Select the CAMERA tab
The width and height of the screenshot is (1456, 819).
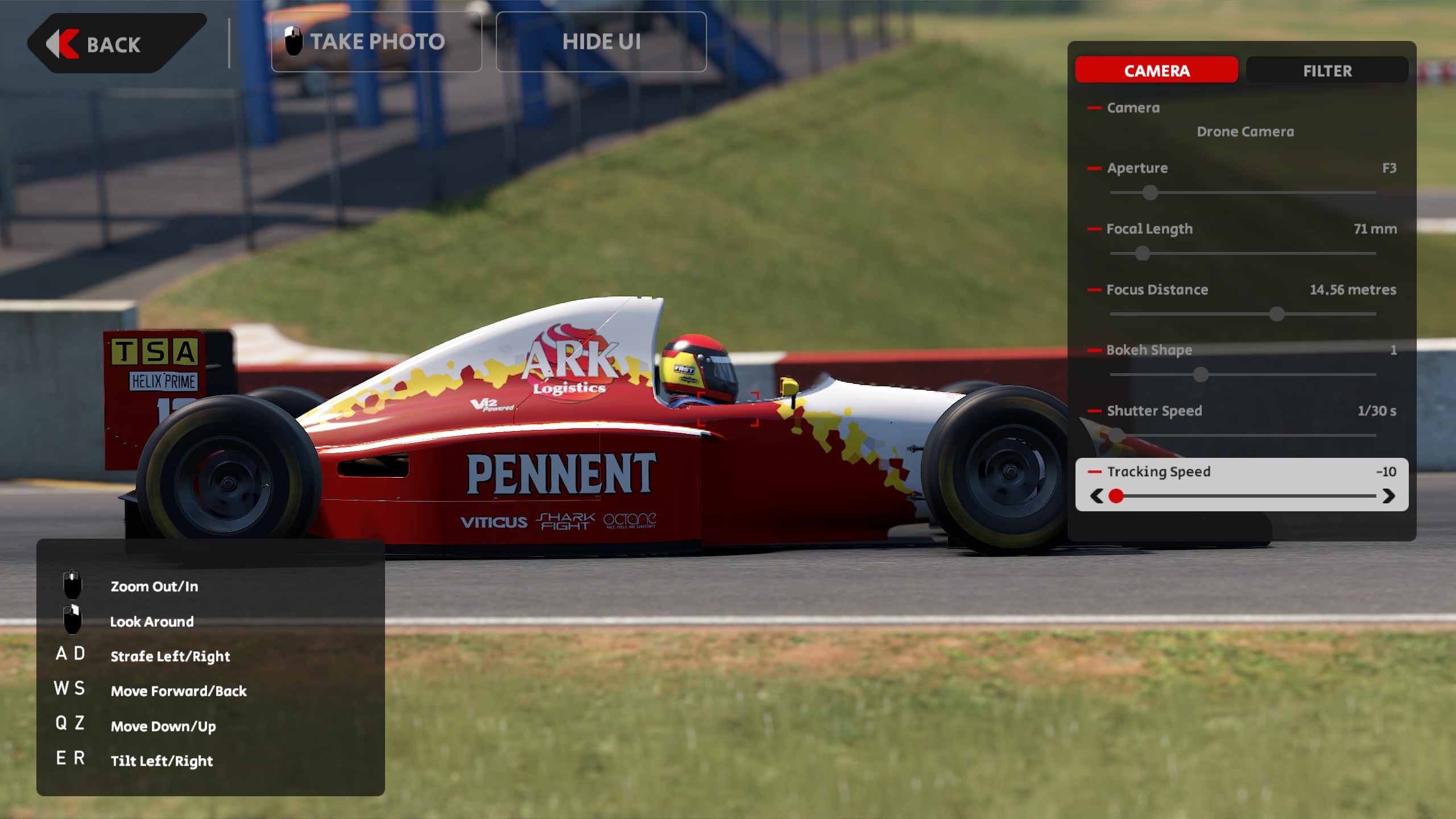1156,71
